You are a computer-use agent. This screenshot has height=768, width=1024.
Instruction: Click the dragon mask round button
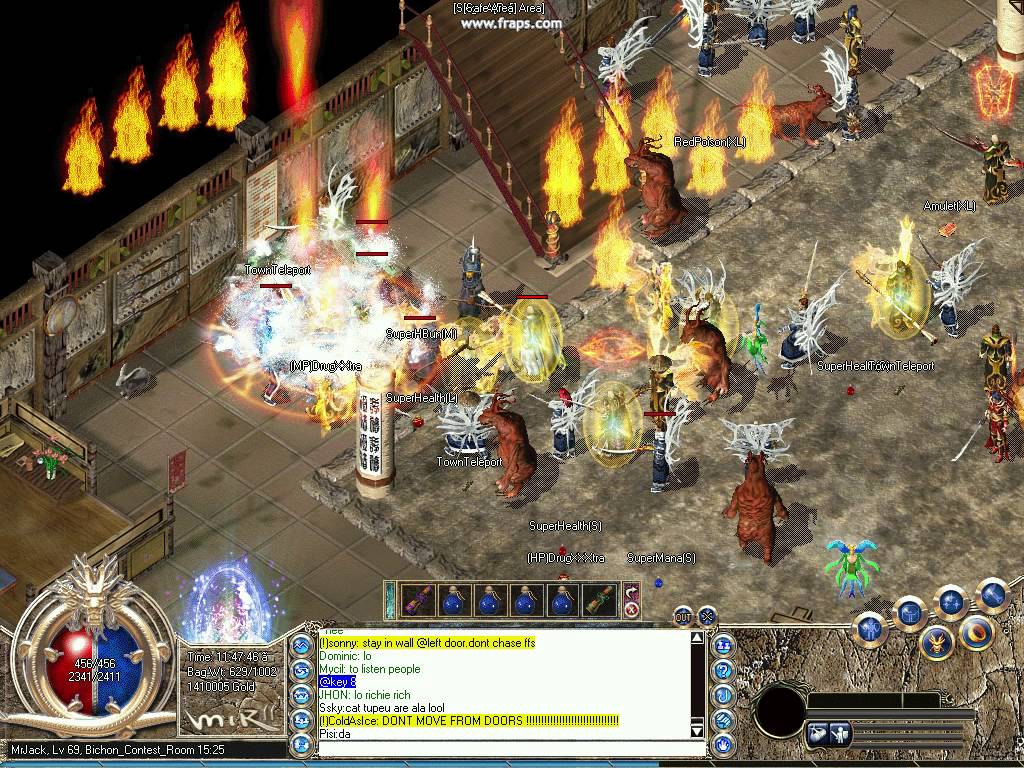click(937, 642)
